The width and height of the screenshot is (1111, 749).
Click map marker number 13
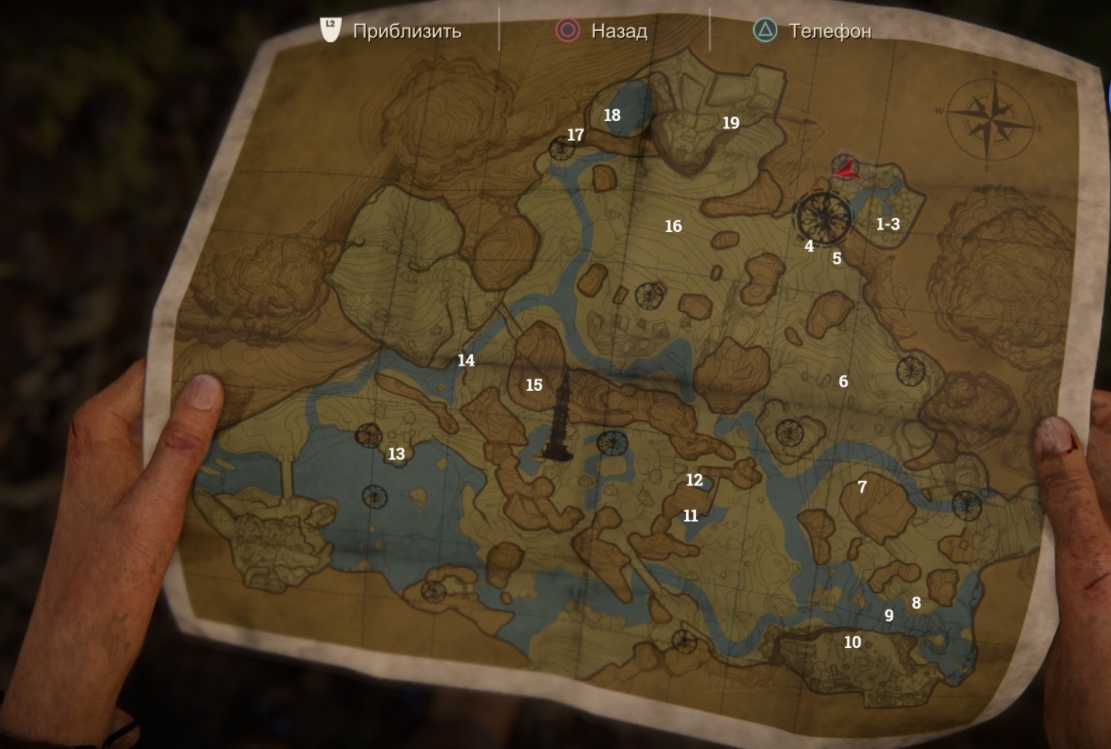(x=396, y=454)
